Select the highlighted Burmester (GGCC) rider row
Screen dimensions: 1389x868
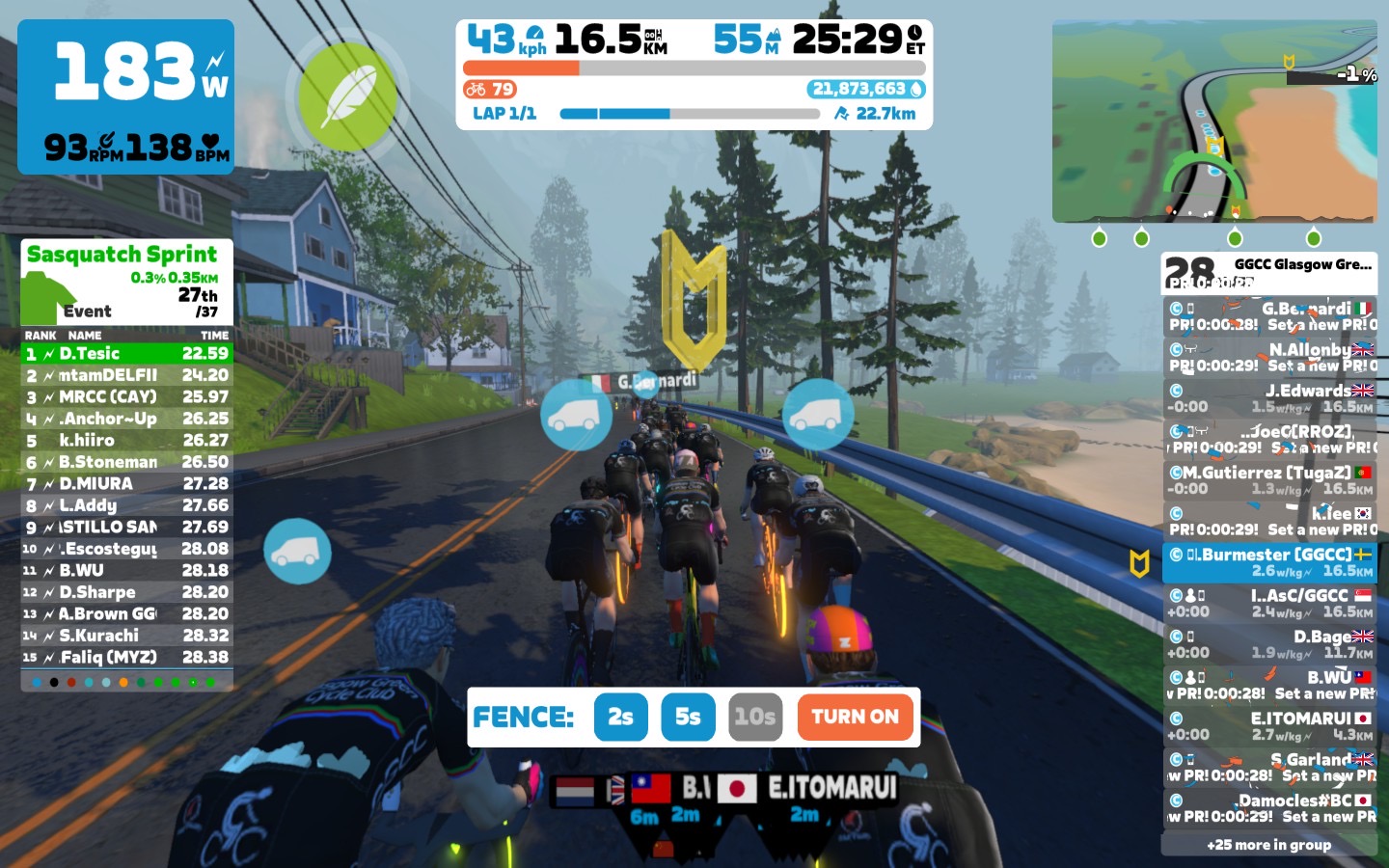click(x=1269, y=562)
